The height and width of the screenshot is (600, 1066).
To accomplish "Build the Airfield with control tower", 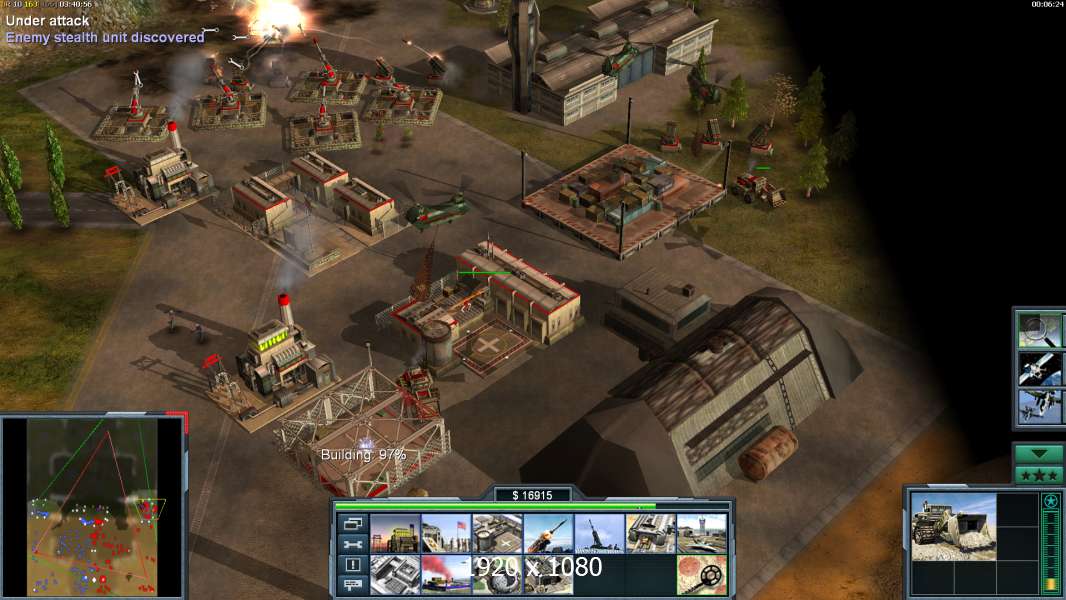I will [x=701, y=534].
